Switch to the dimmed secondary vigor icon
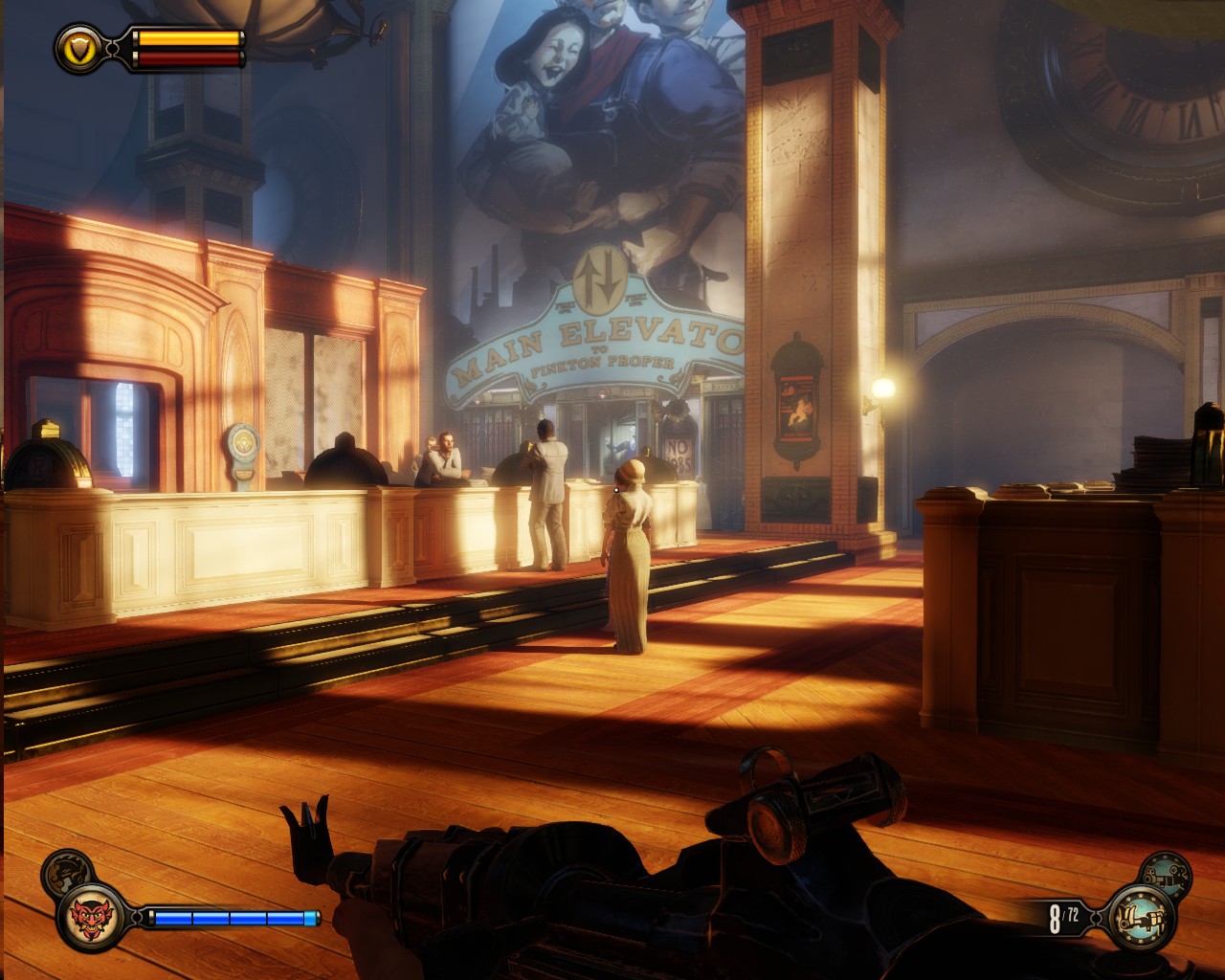 click(66, 870)
